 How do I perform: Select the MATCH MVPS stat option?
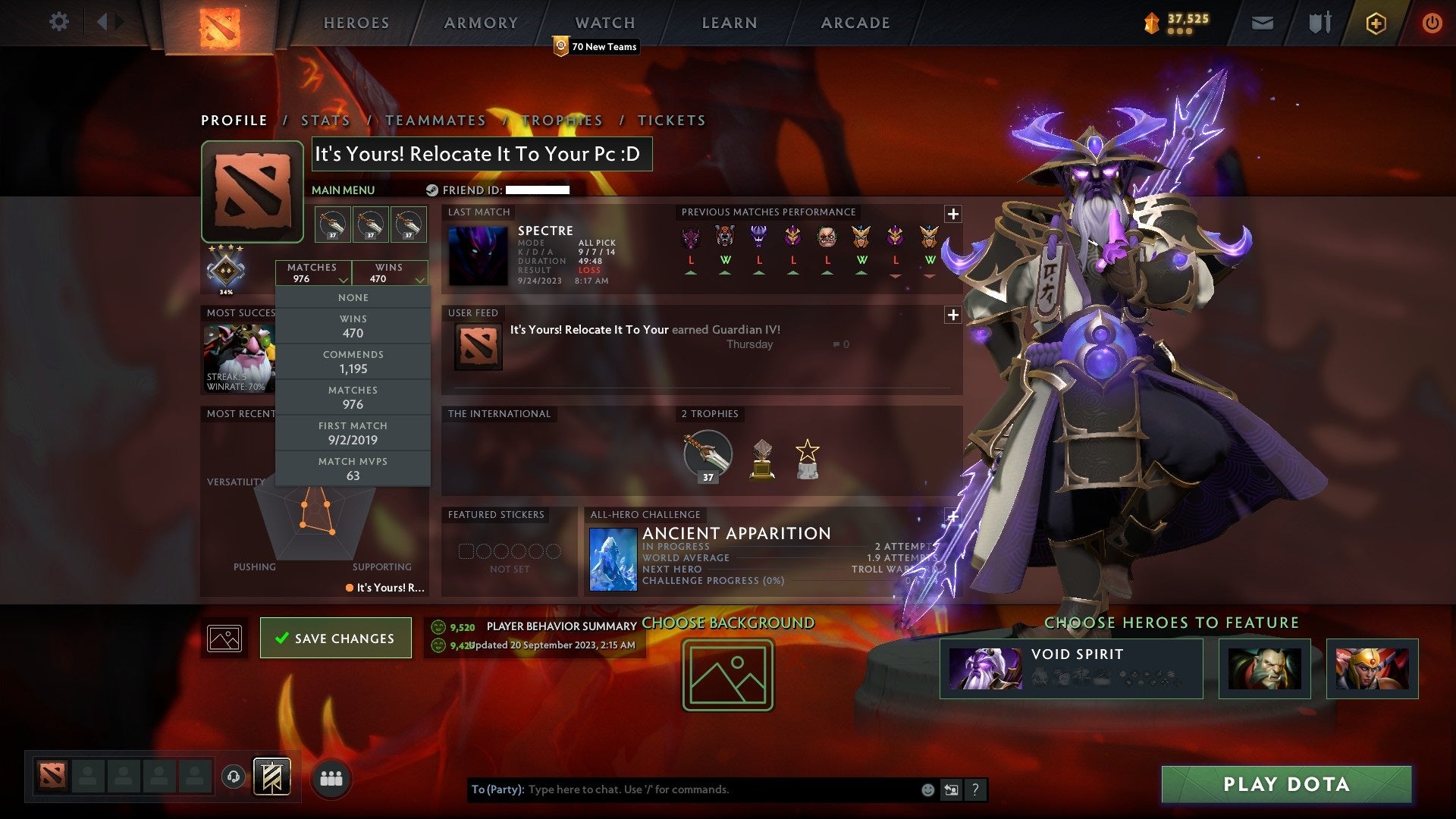[x=353, y=468]
